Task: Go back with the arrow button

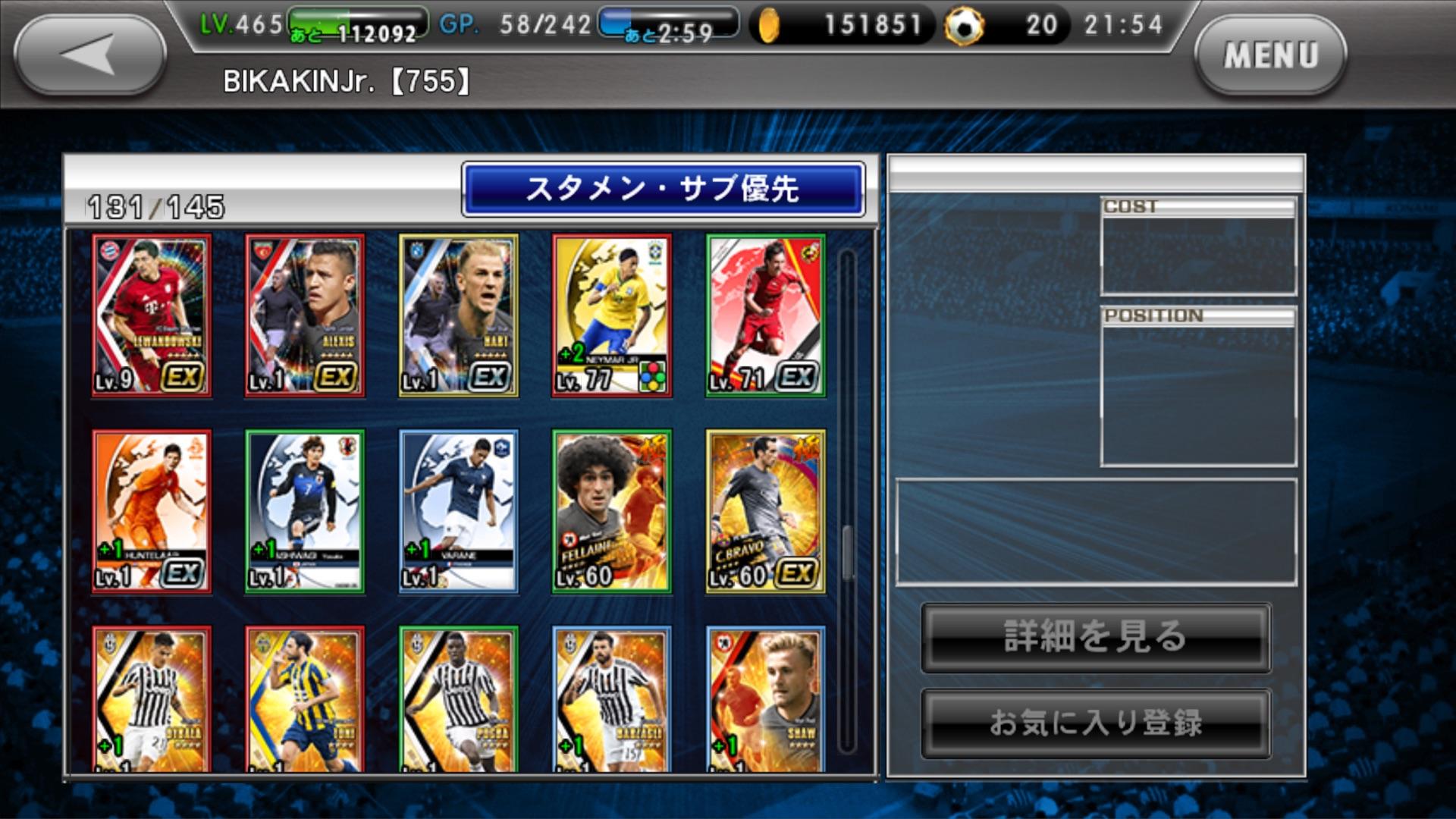Action: 89,55
